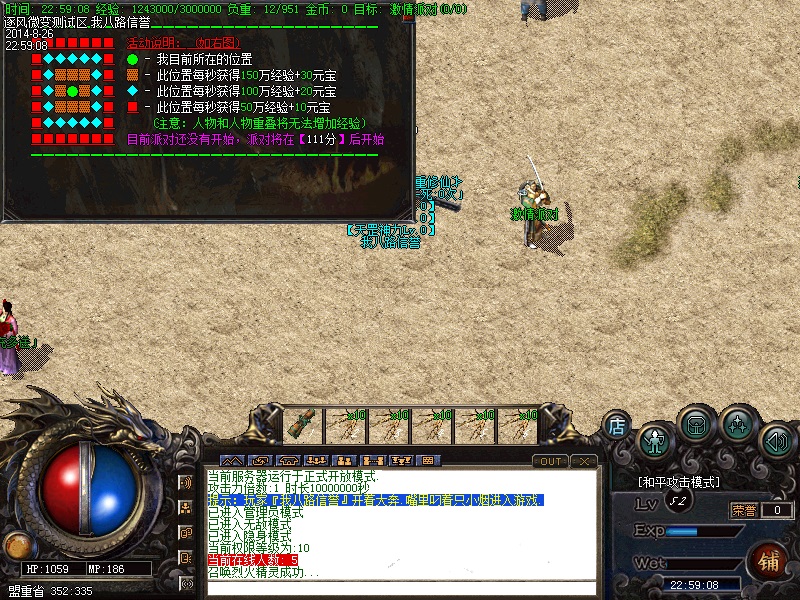
Task: Open the shop with the 店 button
Action: pyautogui.click(x=617, y=426)
